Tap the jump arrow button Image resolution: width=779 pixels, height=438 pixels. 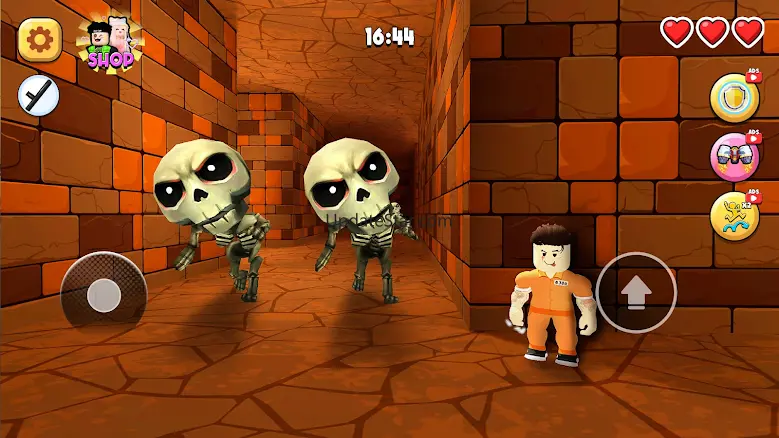click(636, 293)
